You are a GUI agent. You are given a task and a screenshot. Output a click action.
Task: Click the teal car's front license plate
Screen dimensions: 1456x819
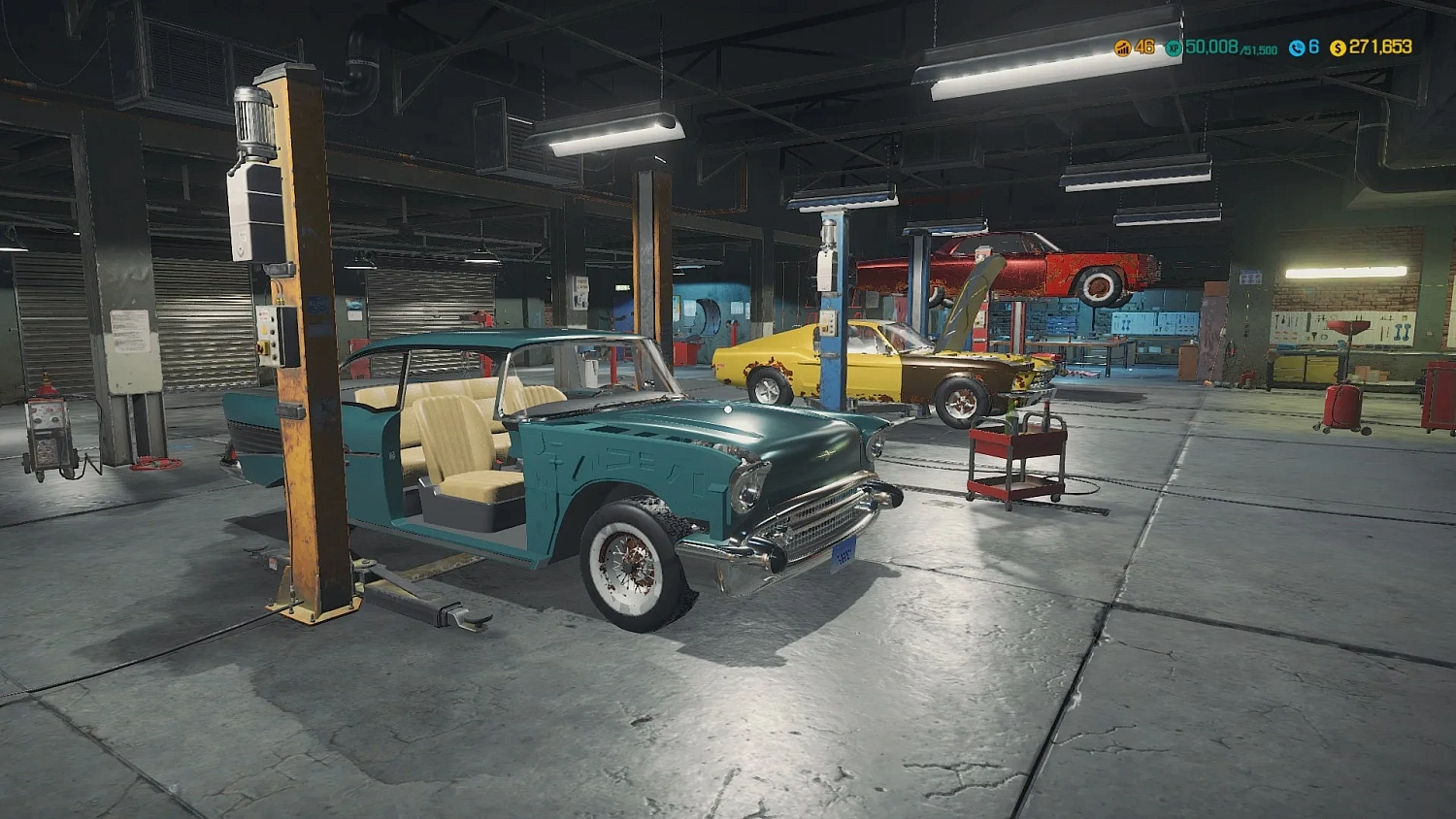pos(844,553)
